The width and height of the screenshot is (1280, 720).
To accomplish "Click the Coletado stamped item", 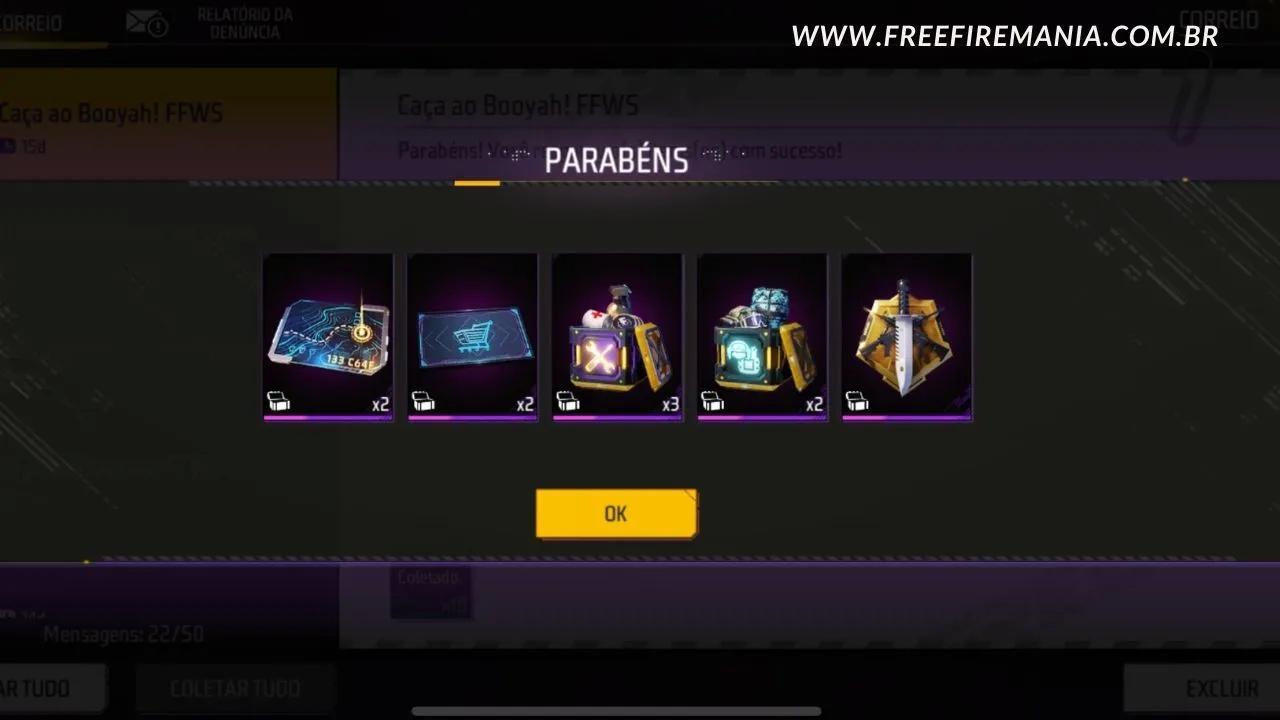I will point(432,590).
